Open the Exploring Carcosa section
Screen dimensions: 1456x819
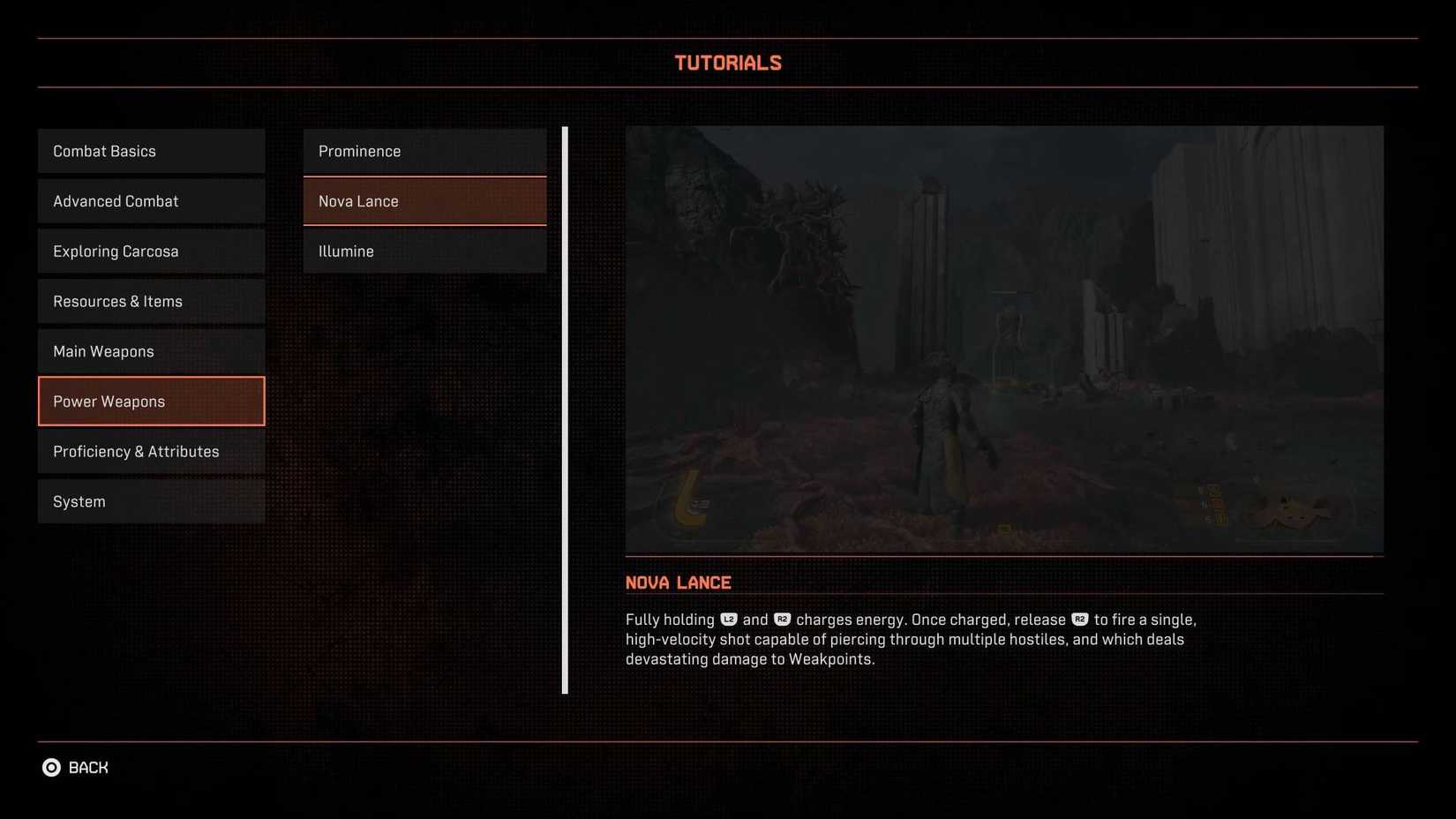[151, 251]
